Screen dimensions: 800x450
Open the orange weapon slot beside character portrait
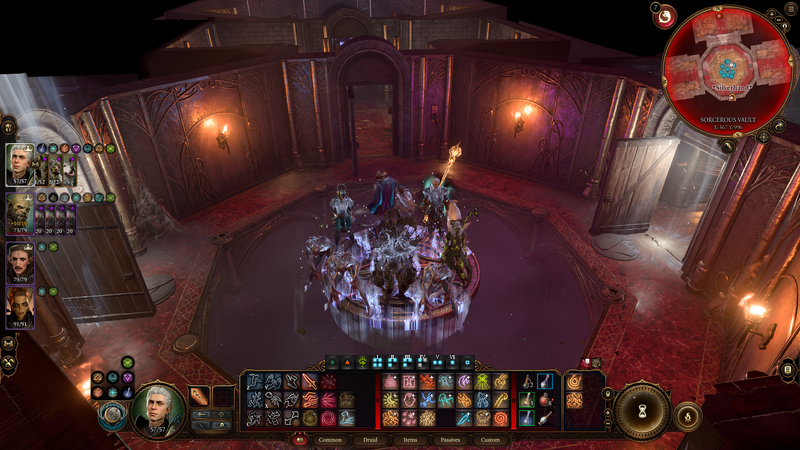point(199,396)
